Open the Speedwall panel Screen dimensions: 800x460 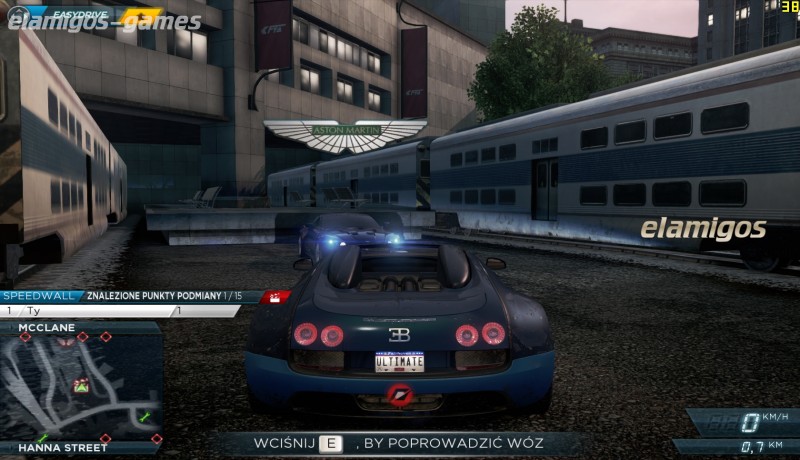[x=34, y=296]
